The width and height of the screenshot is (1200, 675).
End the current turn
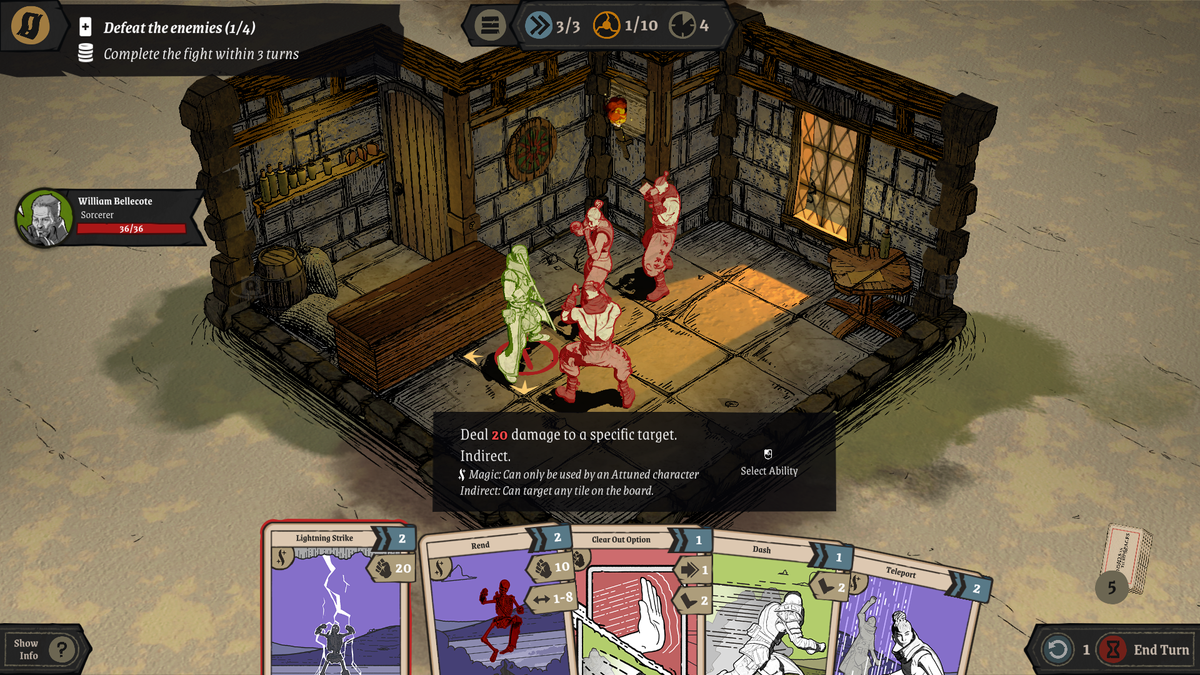pyautogui.click(x=1147, y=650)
